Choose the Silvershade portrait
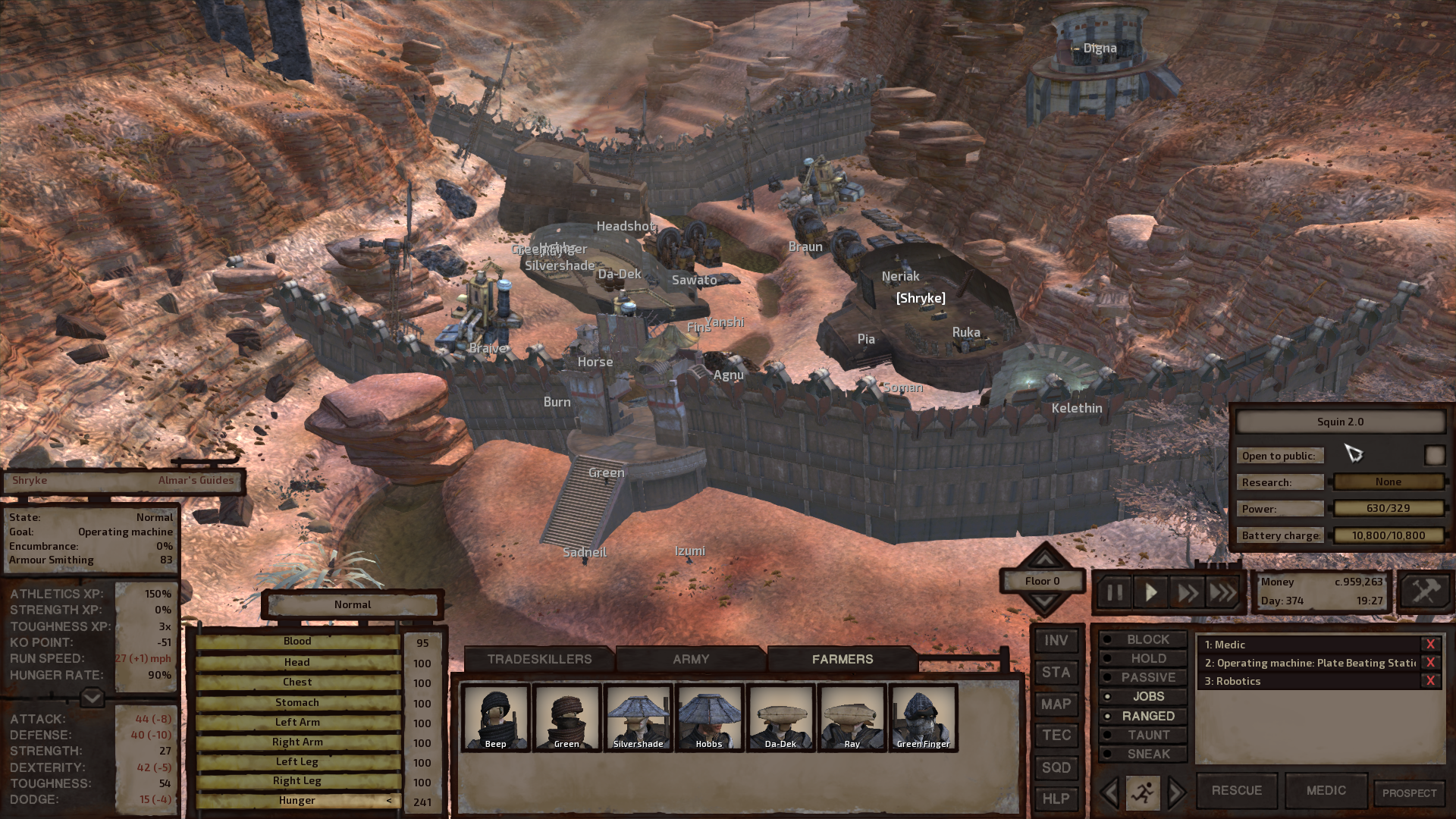The height and width of the screenshot is (819, 1456). point(638,717)
